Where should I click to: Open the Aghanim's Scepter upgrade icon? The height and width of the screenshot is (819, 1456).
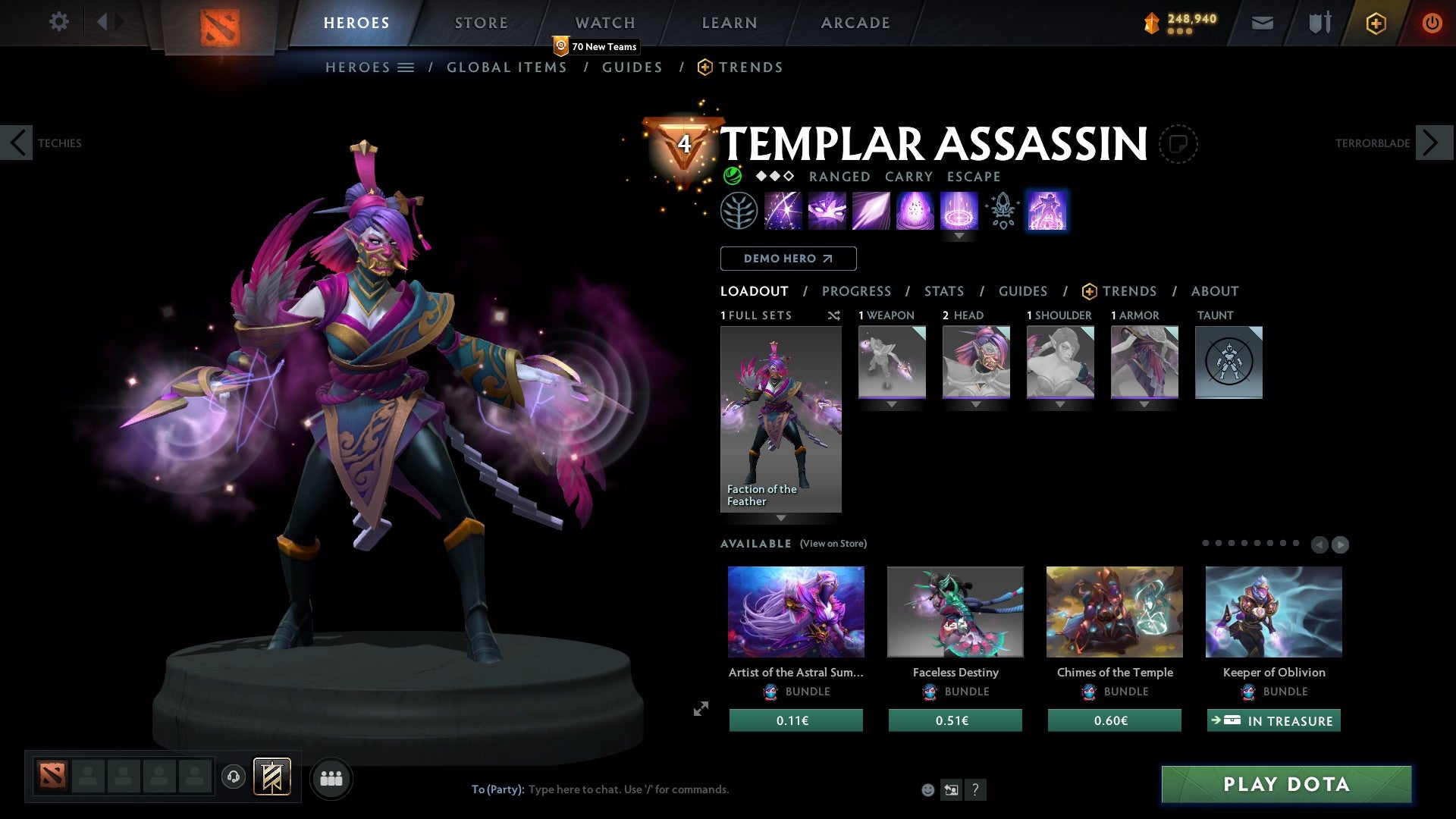click(x=1003, y=211)
